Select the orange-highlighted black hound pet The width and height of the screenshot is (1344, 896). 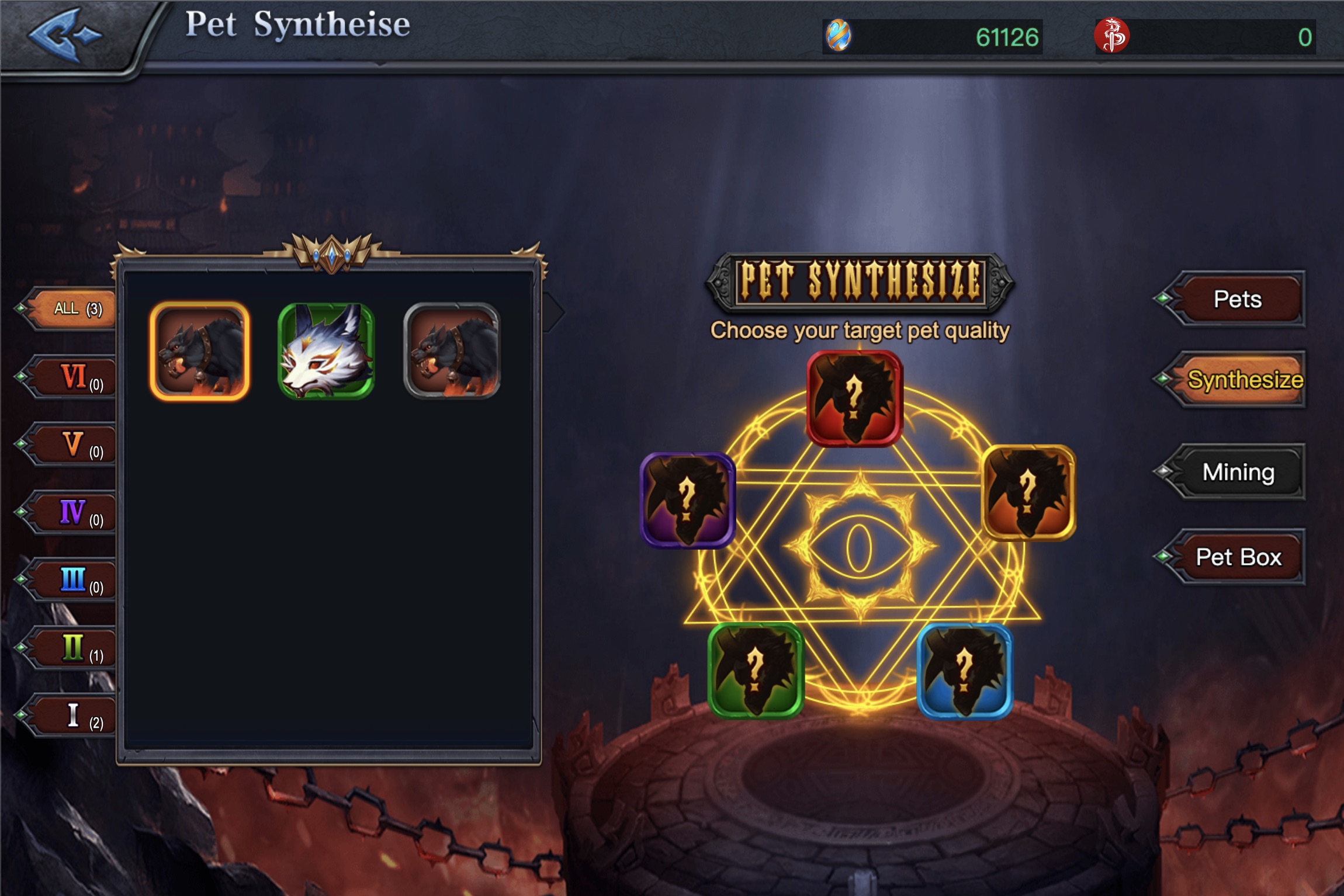200,352
